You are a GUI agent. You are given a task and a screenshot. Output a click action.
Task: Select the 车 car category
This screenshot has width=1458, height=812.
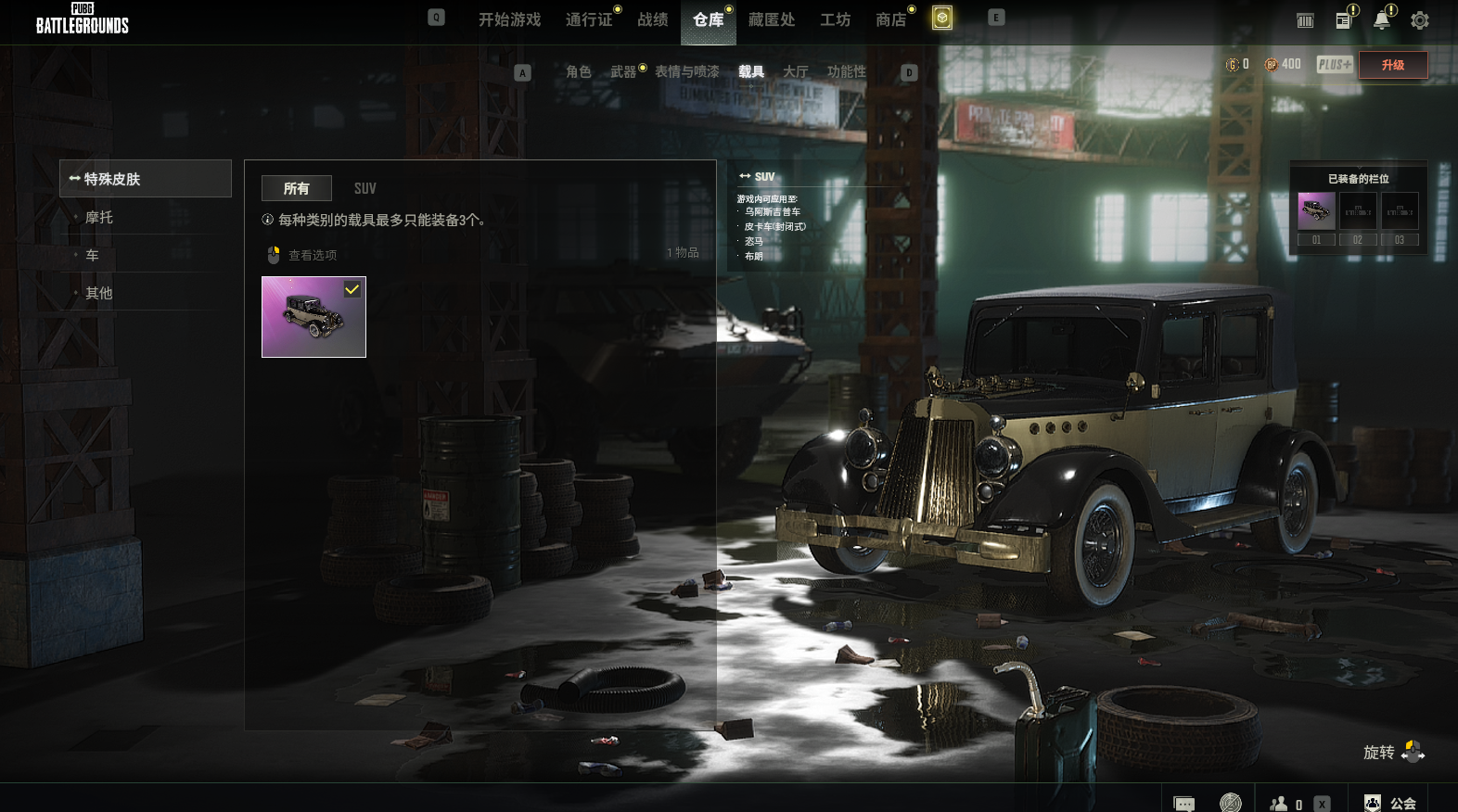tap(93, 255)
